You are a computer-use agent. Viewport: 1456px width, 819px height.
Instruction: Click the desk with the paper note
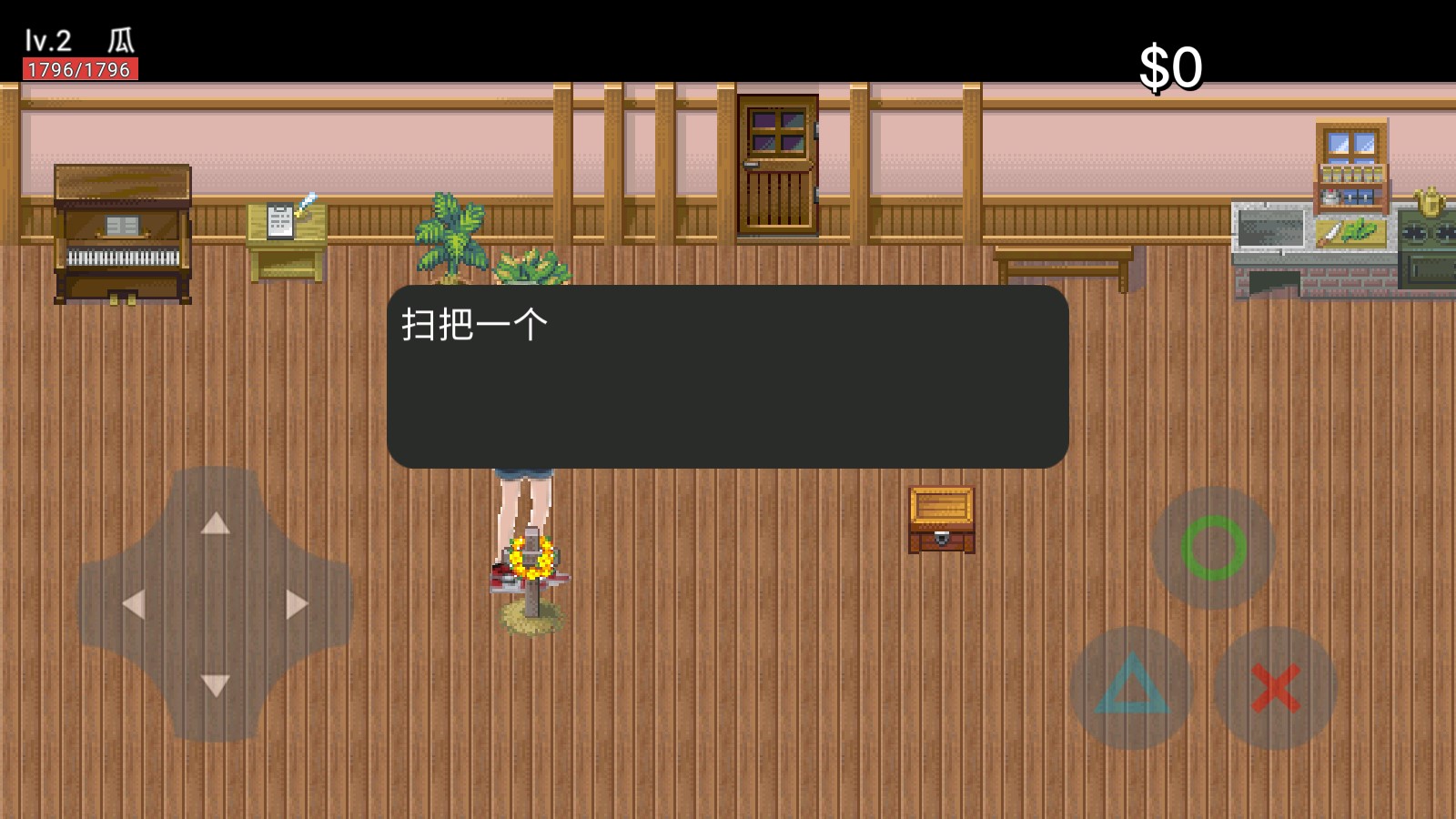pos(287,237)
